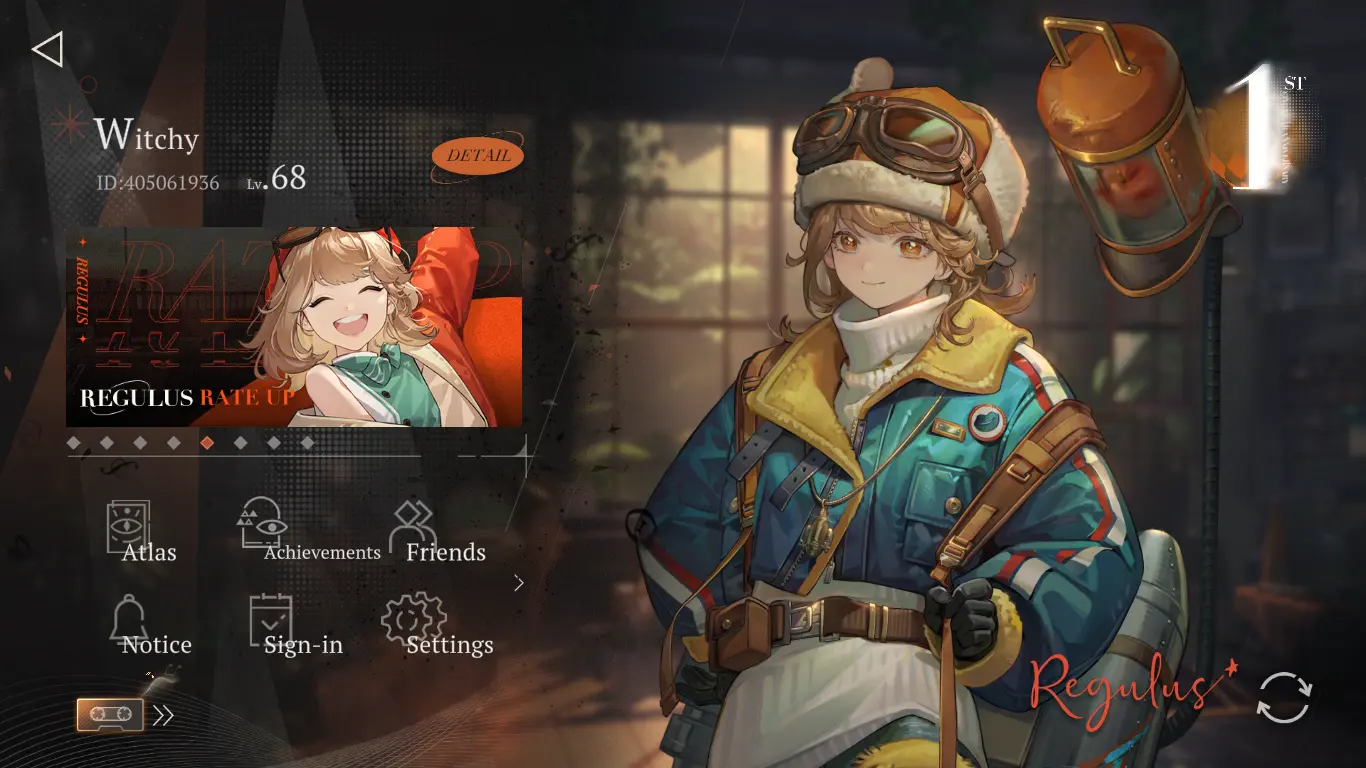1366x768 pixels.
Task: Show next menu page with small arrow
Action: [519, 583]
